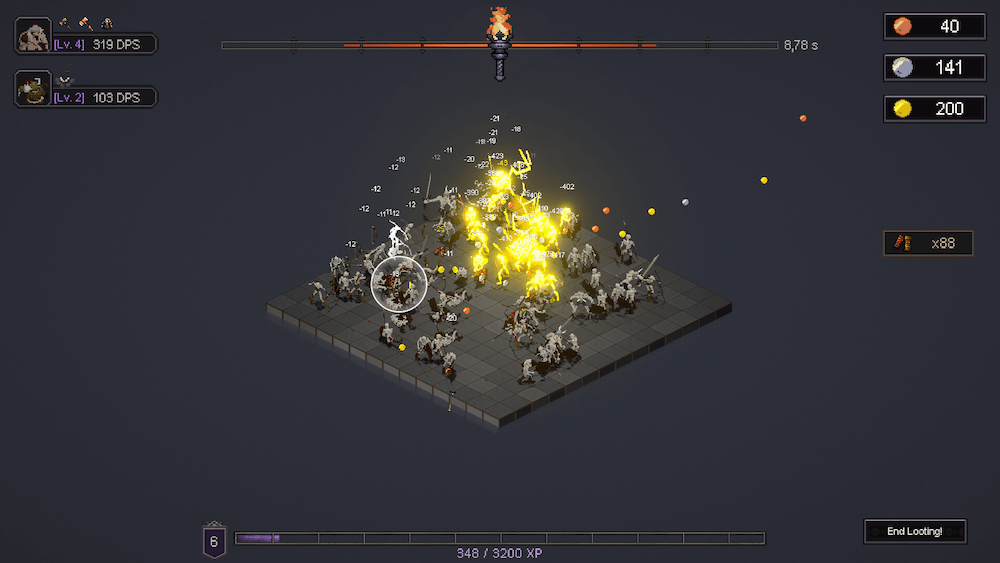Select the Lv. 4 hero portrait
Screen dimensions: 1000x563
tap(34, 37)
